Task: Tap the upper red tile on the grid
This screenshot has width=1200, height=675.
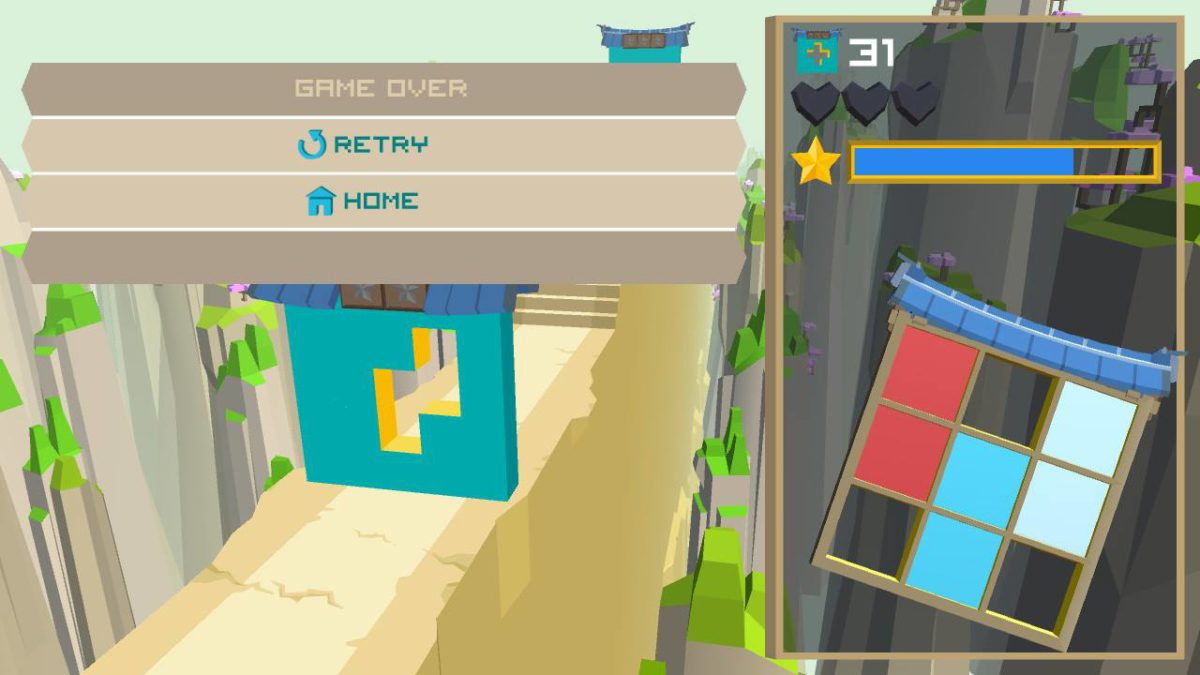Action: pyautogui.click(x=929, y=373)
